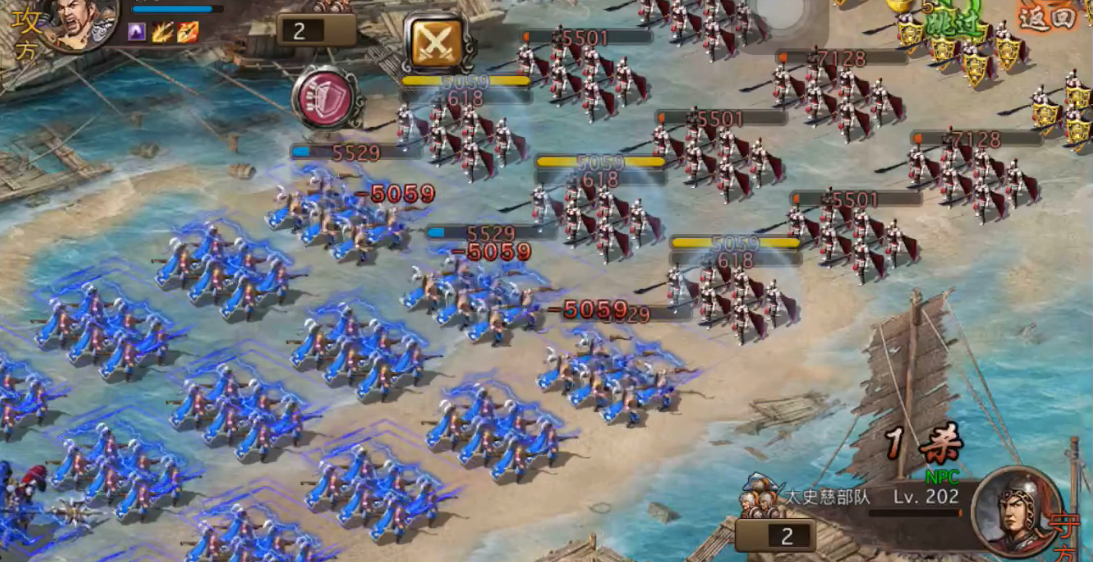Select the attacker general portrait
This screenshot has height=562, width=1093.
coord(79,22)
